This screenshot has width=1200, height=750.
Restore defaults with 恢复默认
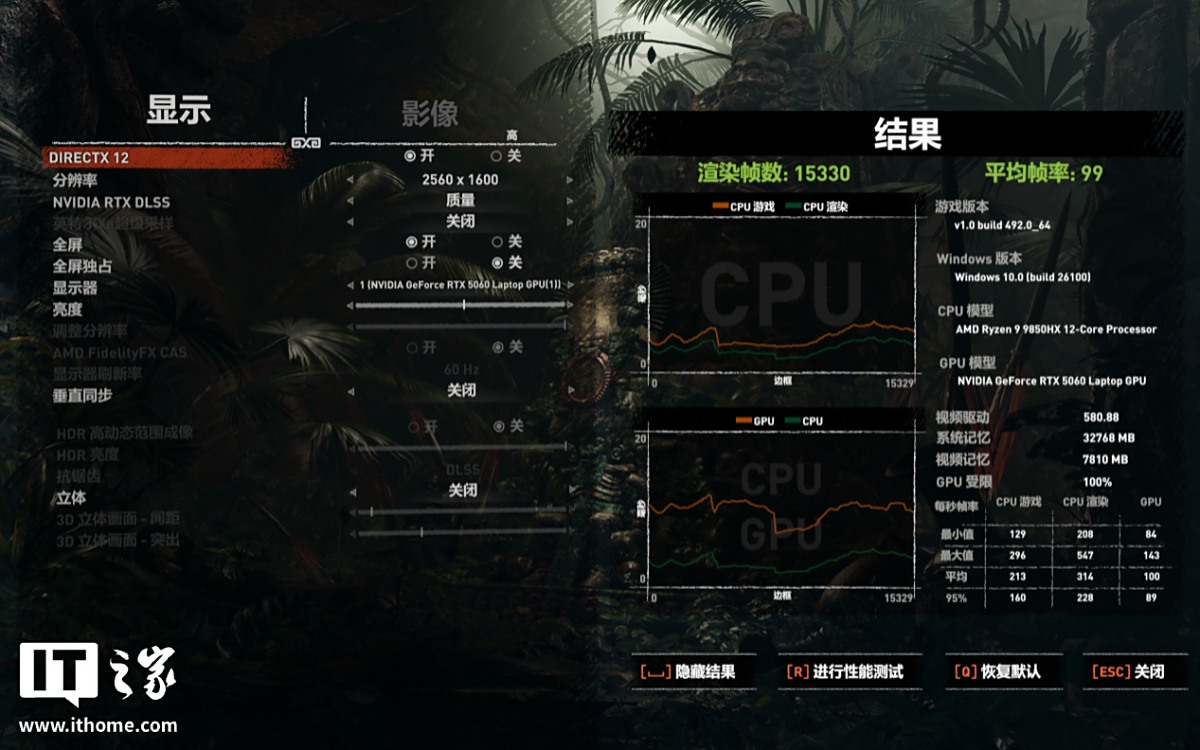pos(997,672)
